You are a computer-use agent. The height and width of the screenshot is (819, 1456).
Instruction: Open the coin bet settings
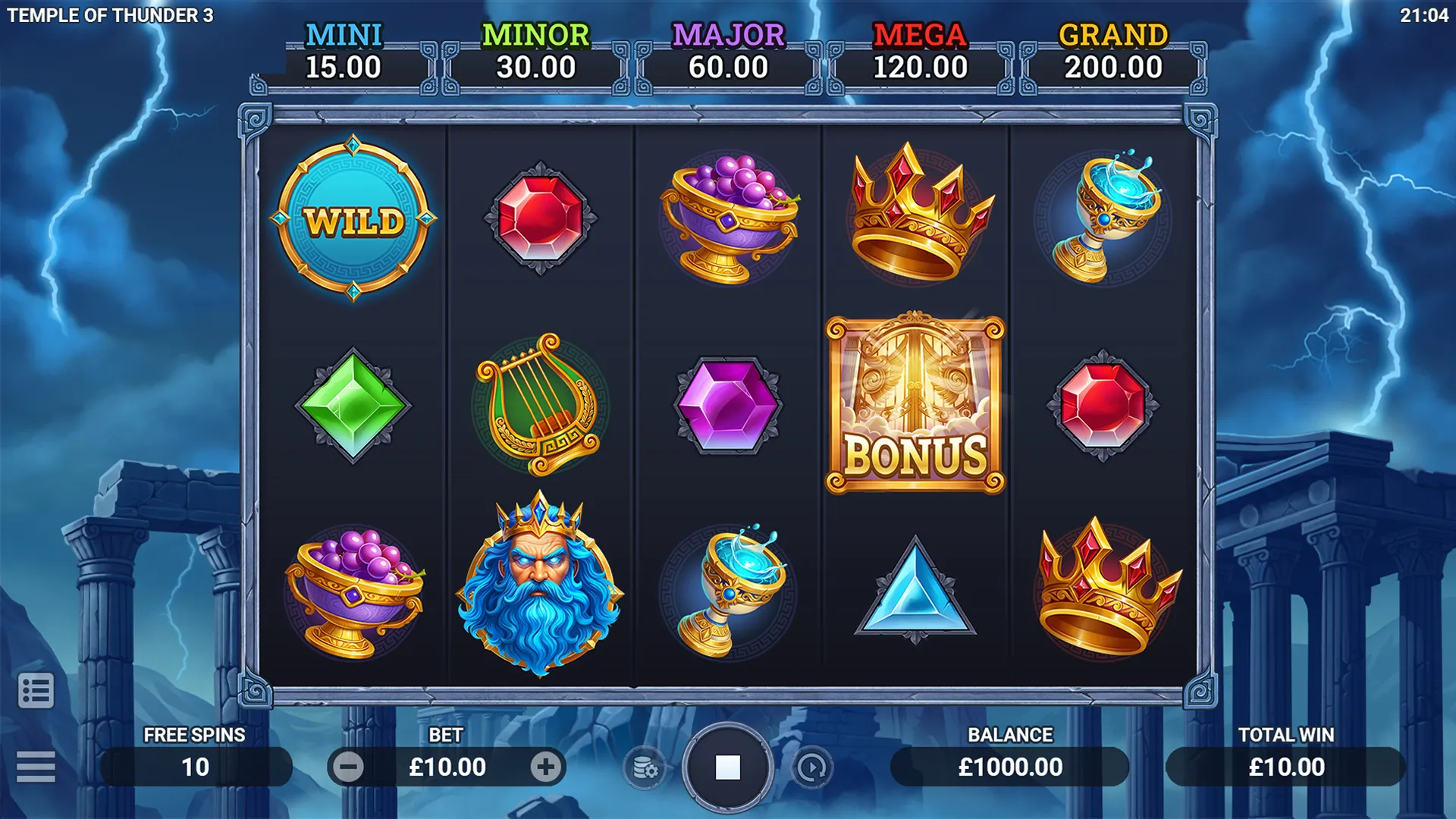point(645,768)
